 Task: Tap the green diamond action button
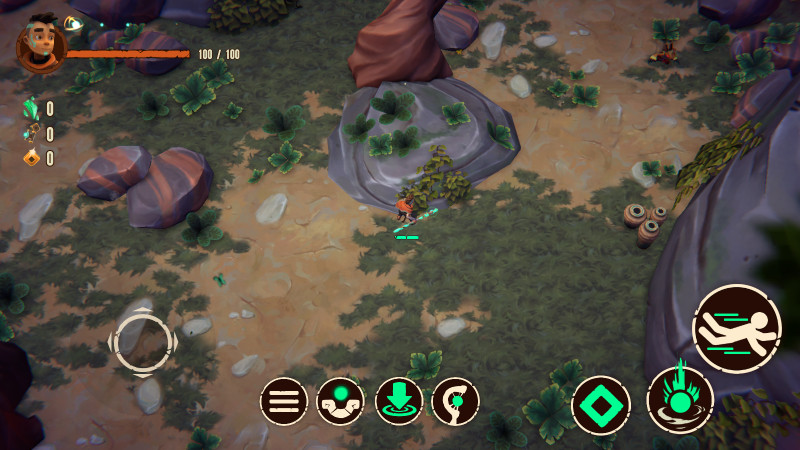pyautogui.click(x=601, y=406)
